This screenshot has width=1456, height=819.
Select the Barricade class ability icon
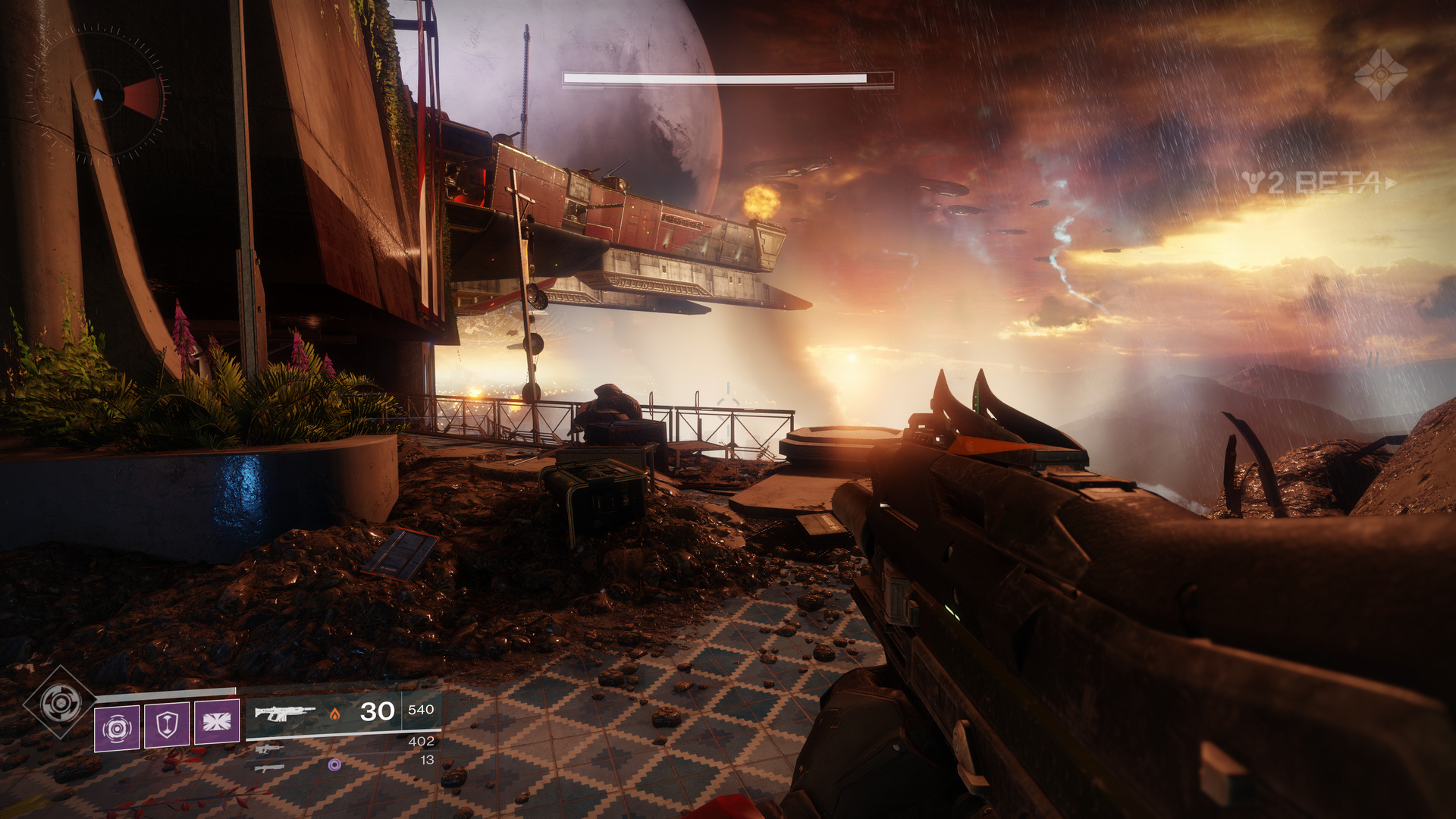point(166,725)
